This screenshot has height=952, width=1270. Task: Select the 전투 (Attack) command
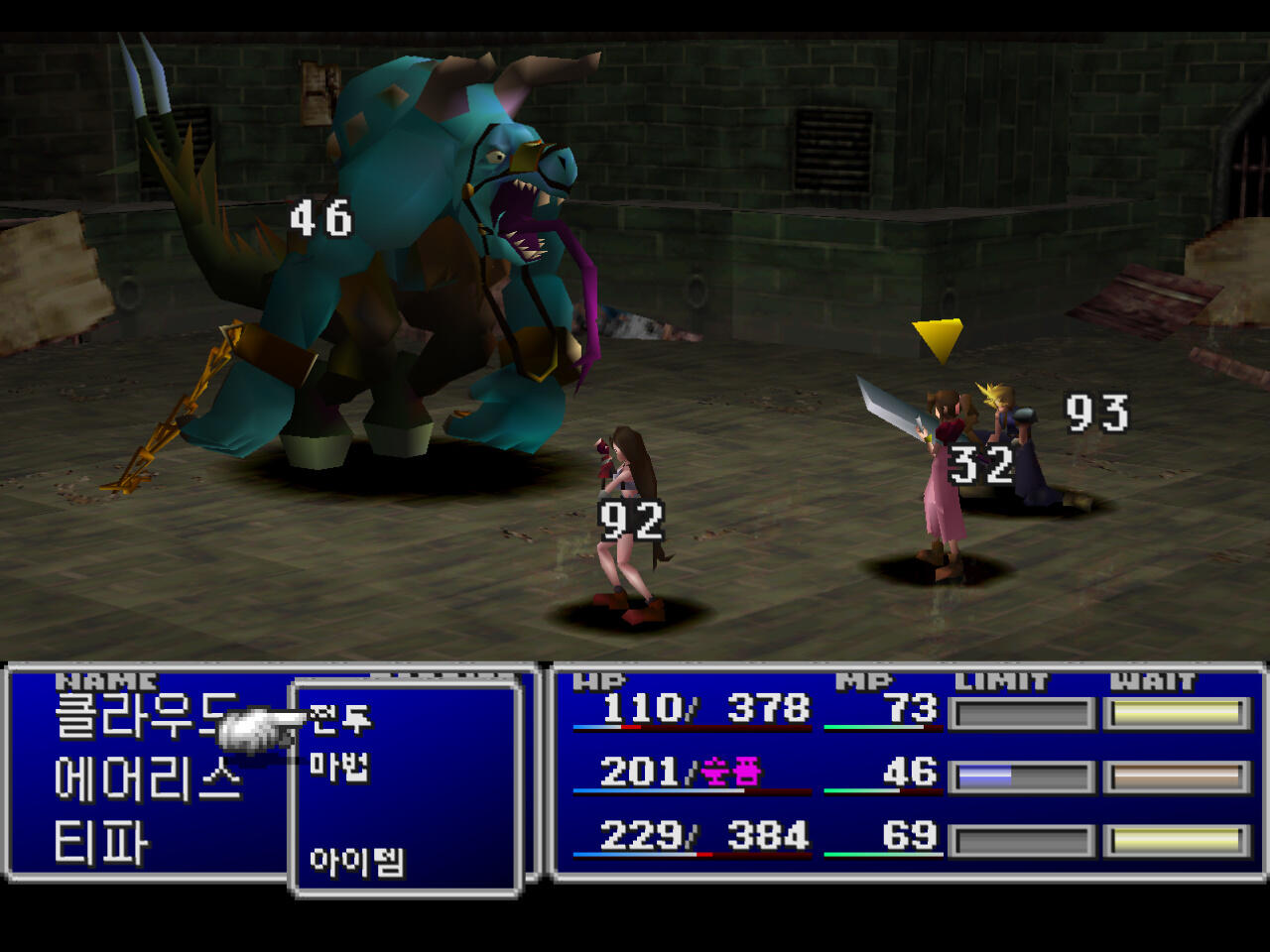point(340,718)
